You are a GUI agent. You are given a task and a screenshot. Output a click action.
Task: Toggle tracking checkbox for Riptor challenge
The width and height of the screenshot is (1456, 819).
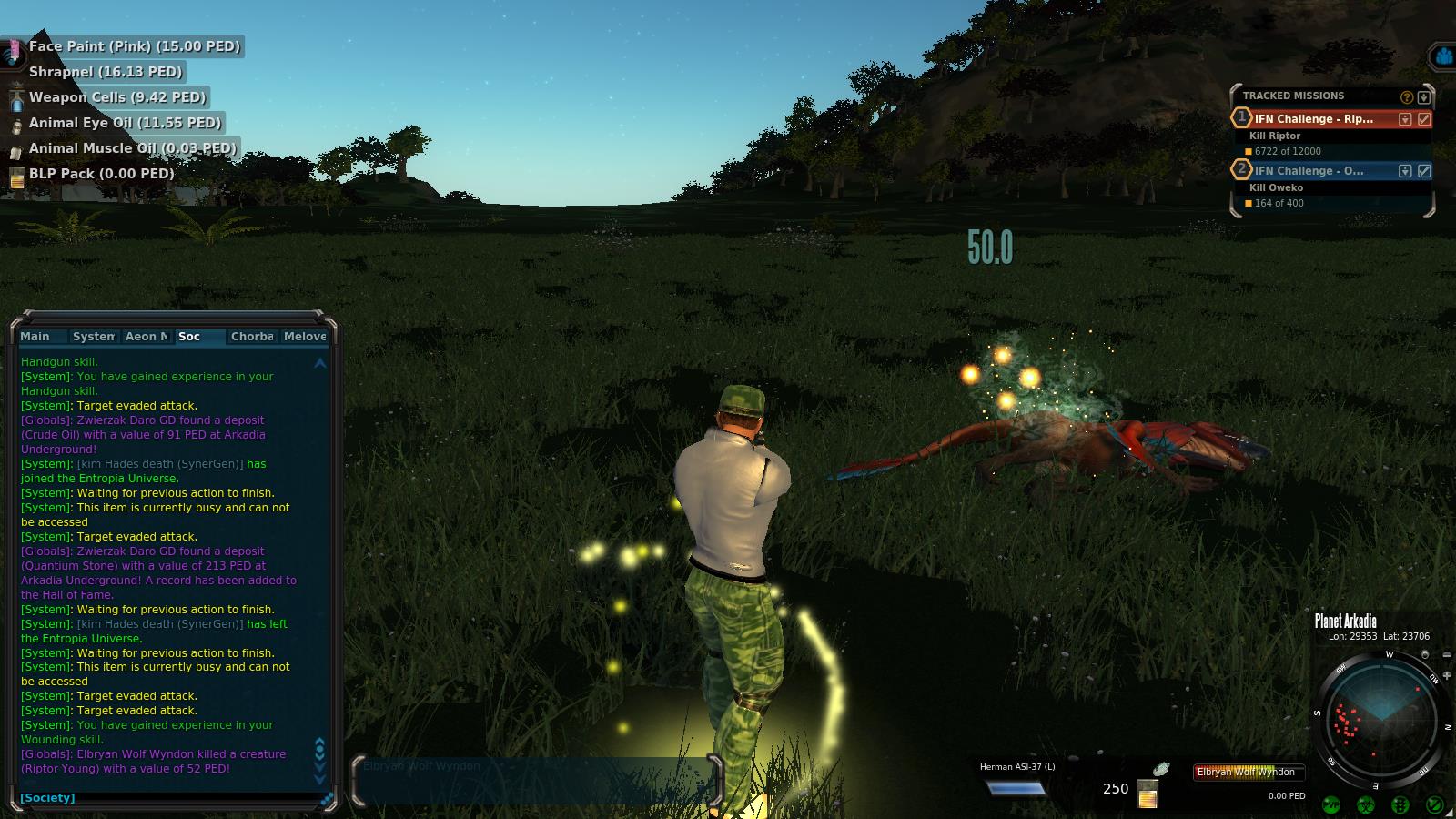pos(1424,119)
